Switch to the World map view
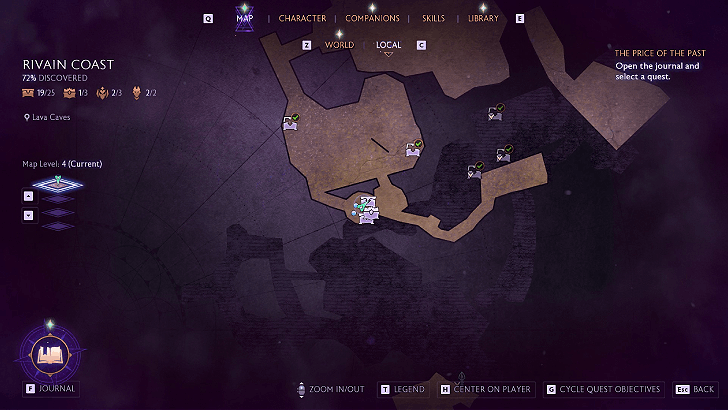This screenshot has height=410, width=728. pos(339,45)
